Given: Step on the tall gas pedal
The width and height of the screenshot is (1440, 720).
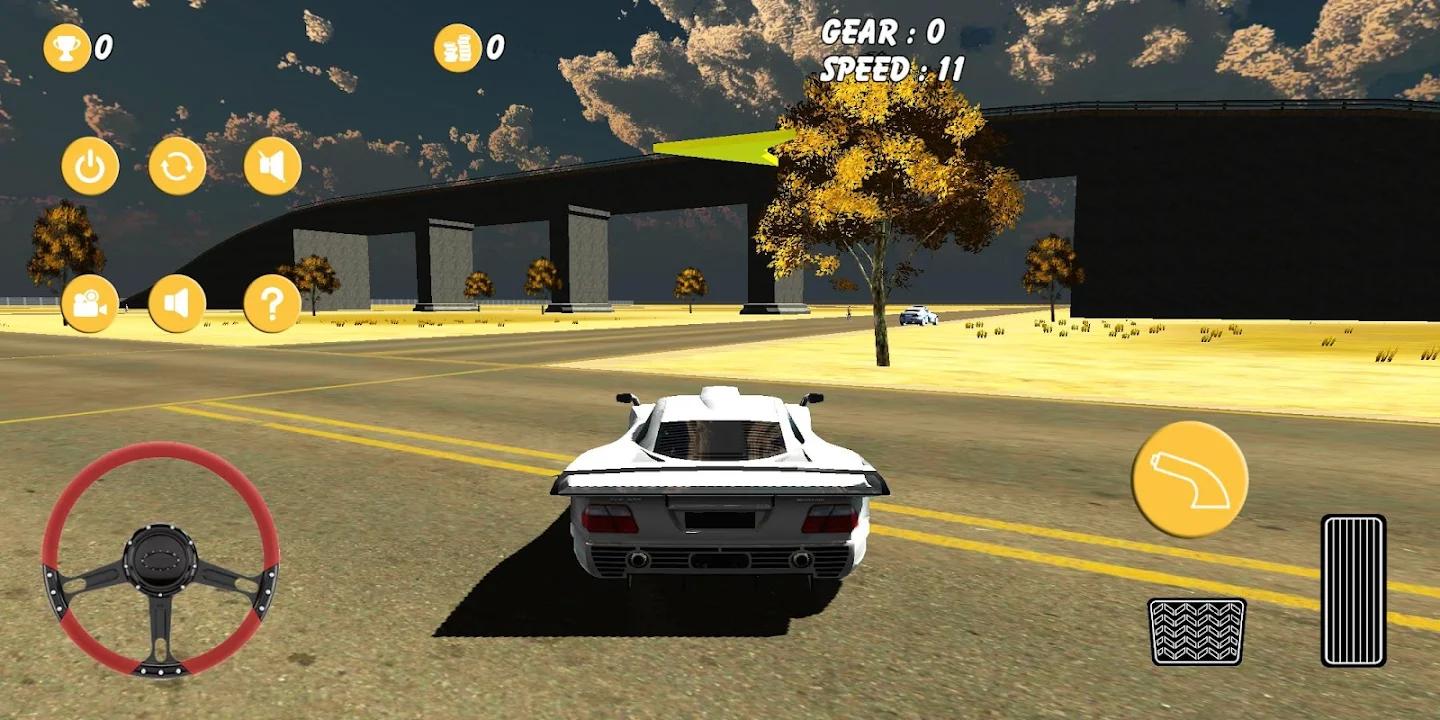Looking at the screenshot, I should (x=1353, y=590).
